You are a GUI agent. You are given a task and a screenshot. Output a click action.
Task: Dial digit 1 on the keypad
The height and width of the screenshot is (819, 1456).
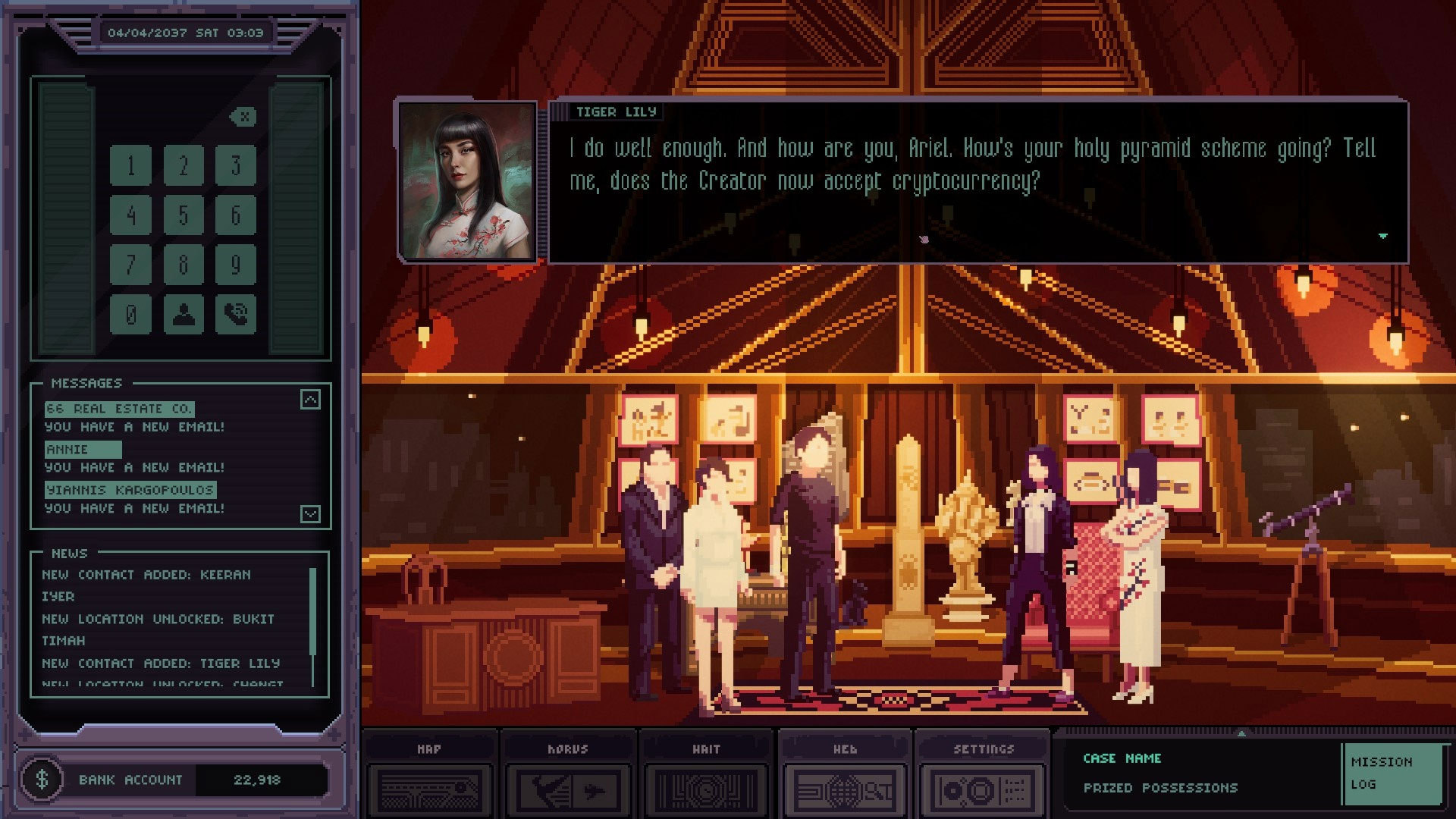coord(130,165)
